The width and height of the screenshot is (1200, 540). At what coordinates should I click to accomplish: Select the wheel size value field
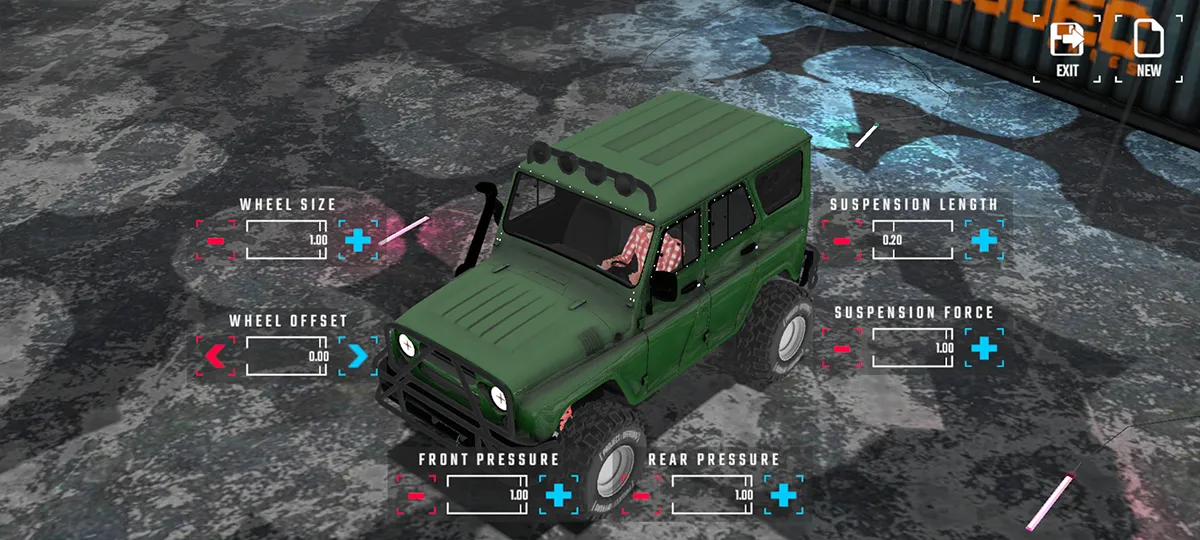point(288,240)
